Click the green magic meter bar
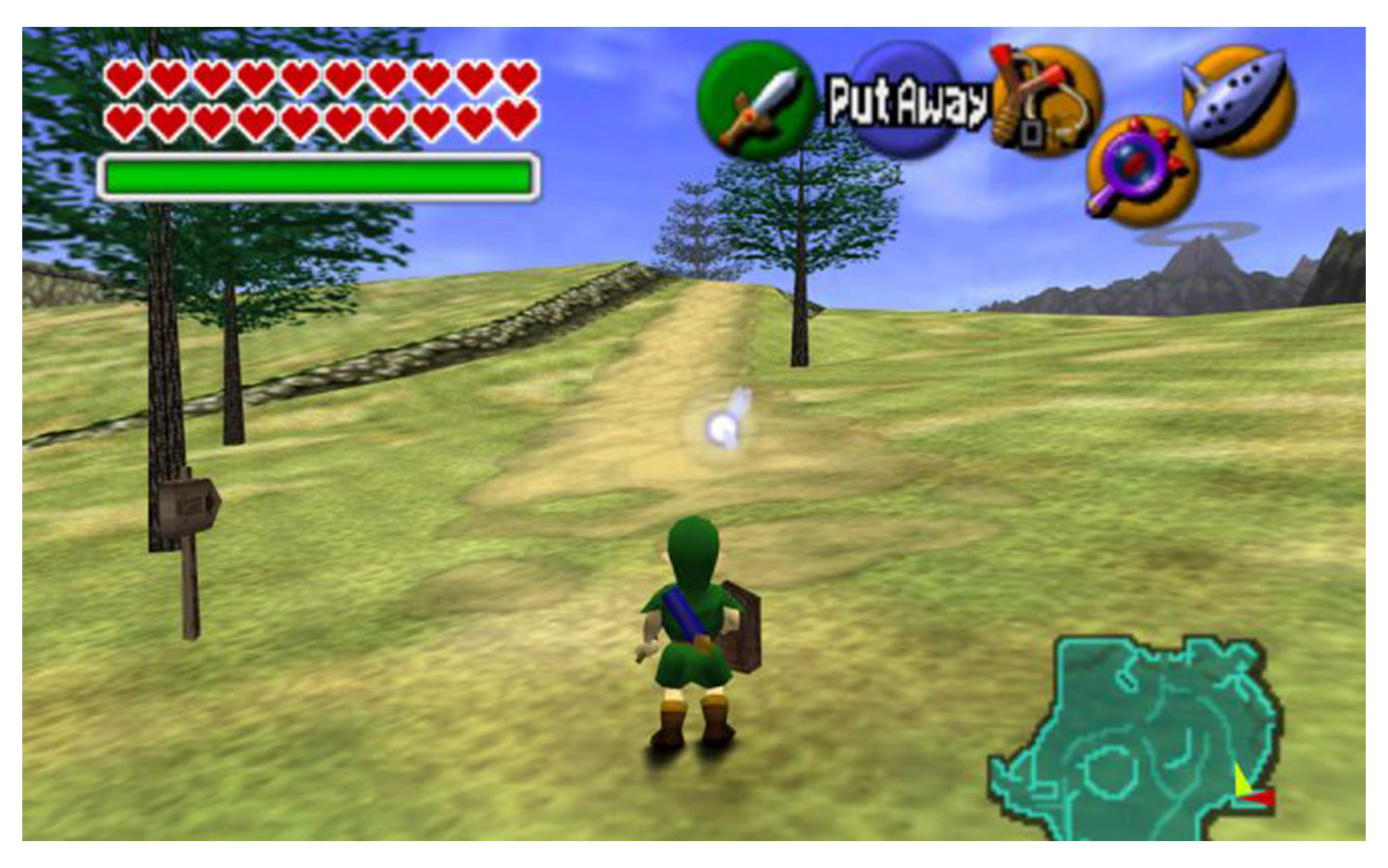The height and width of the screenshot is (868, 1388). [319, 172]
